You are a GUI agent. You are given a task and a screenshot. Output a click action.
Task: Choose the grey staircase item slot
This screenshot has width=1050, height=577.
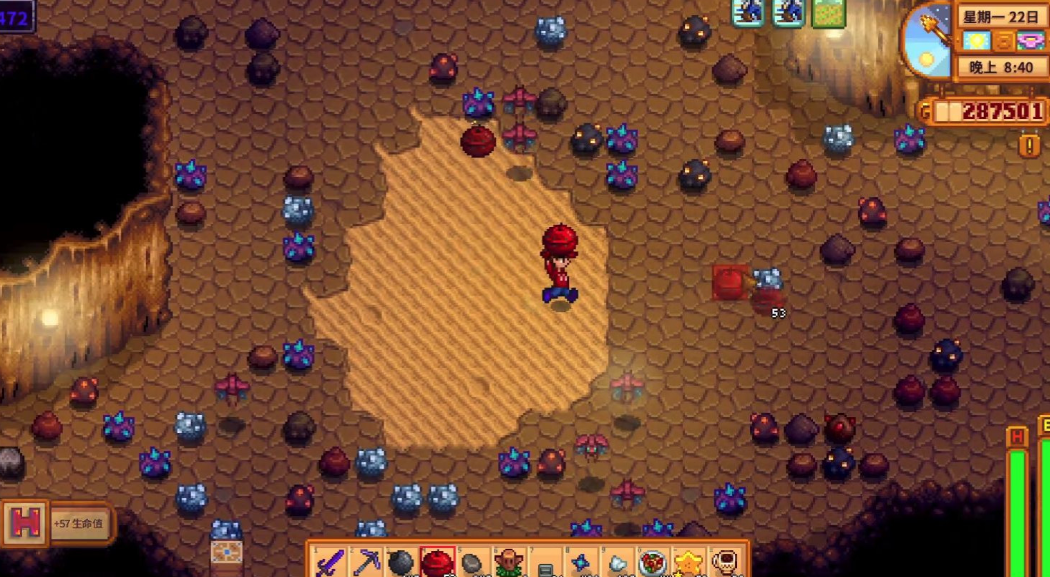coord(545,565)
